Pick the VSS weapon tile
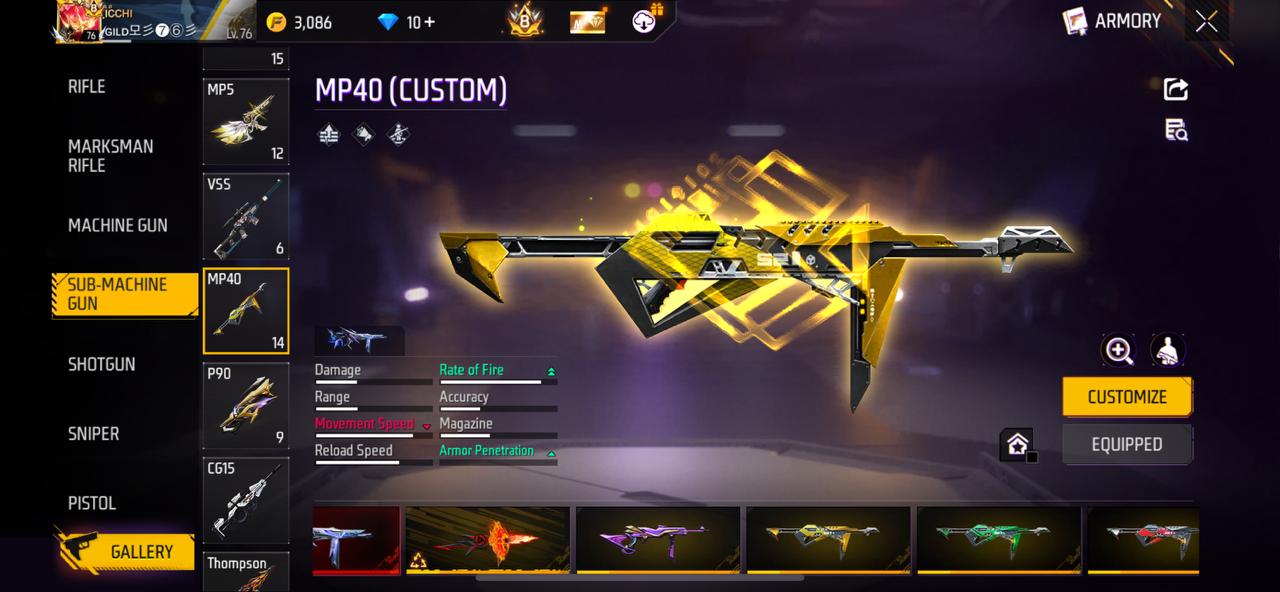Screen dimensions: 1280x592 click(x=246, y=216)
